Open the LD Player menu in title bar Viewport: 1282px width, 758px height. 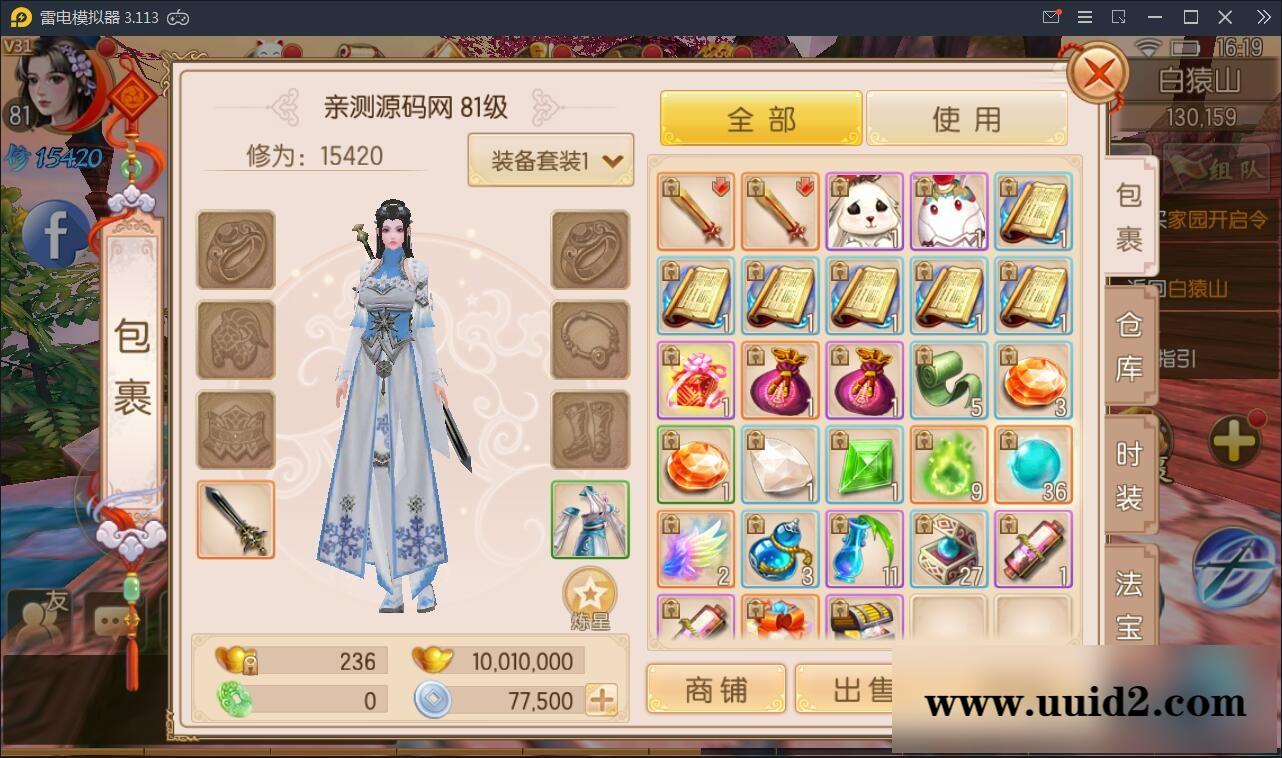[x=1083, y=17]
